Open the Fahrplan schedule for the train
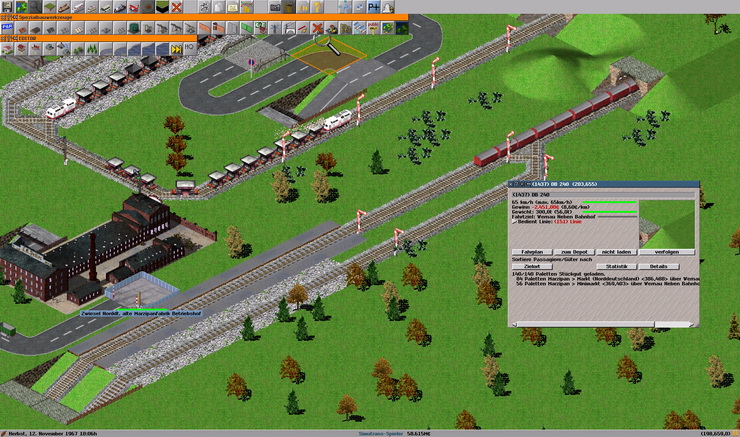Screen dimensions: 740x437 click(532, 252)
